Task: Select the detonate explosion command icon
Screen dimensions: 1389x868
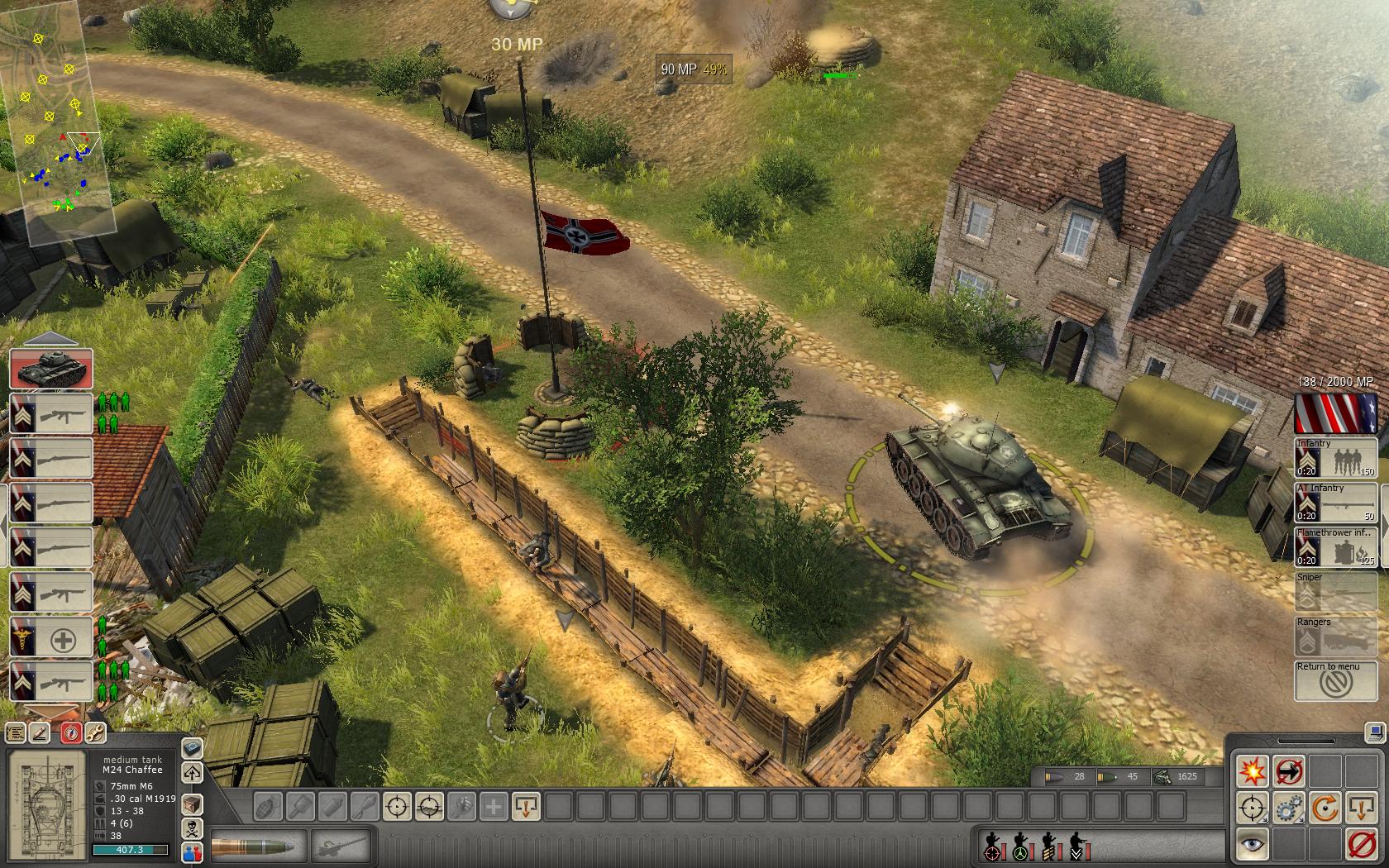Action: (1253, 770)
